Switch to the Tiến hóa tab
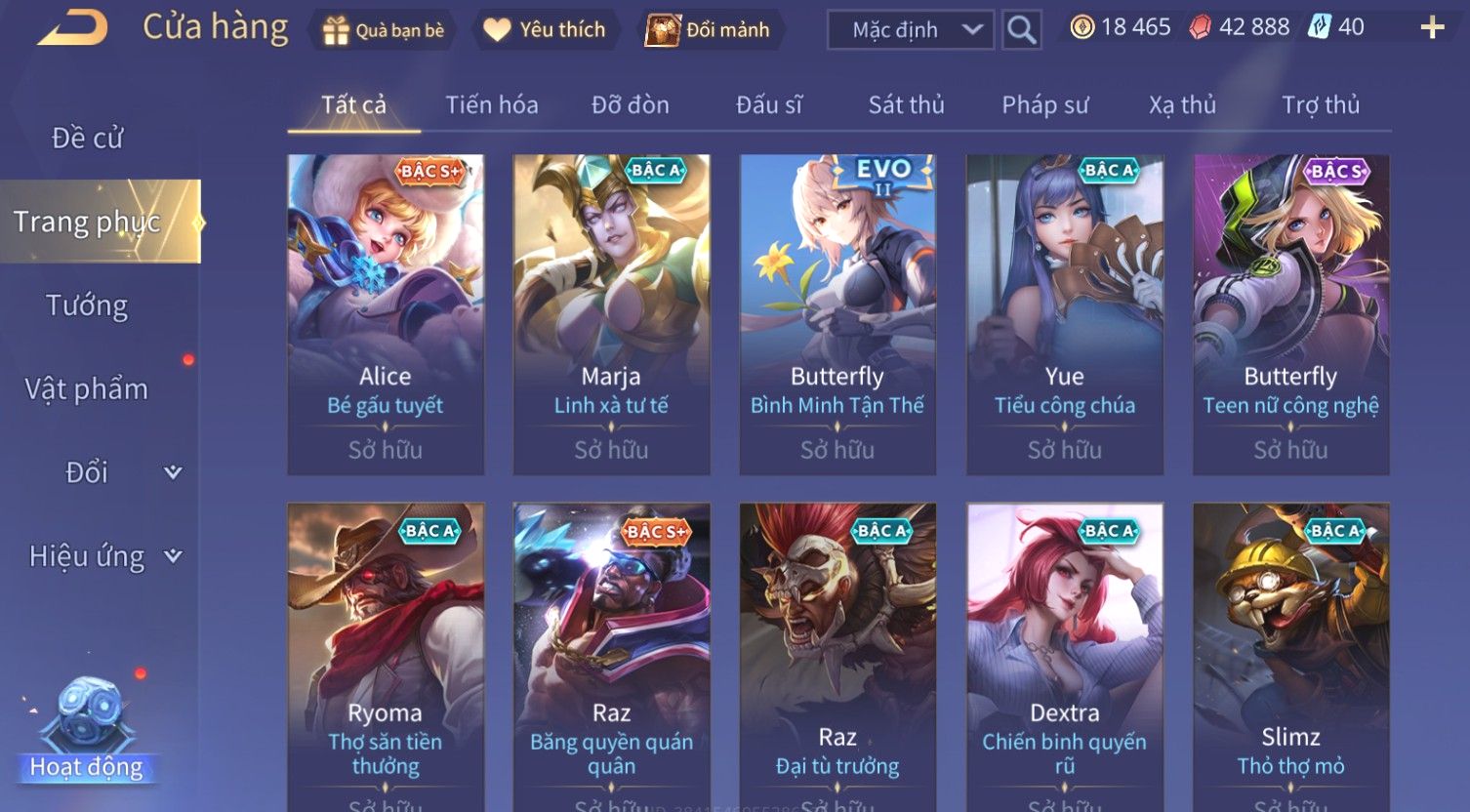1470x812 pixels. pyautogui.click(x=492, y=104)
